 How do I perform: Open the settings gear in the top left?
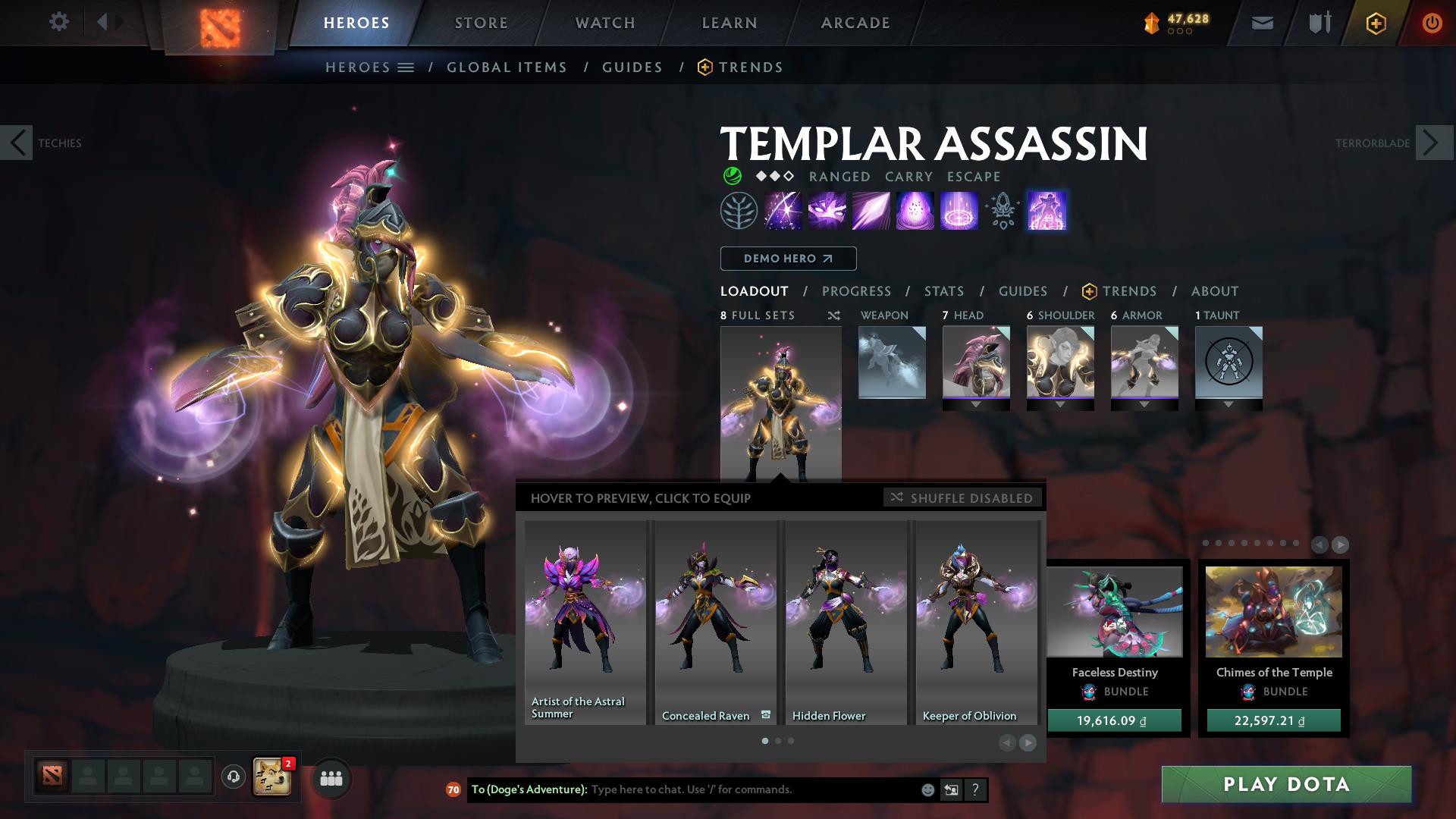coord(58,22)
